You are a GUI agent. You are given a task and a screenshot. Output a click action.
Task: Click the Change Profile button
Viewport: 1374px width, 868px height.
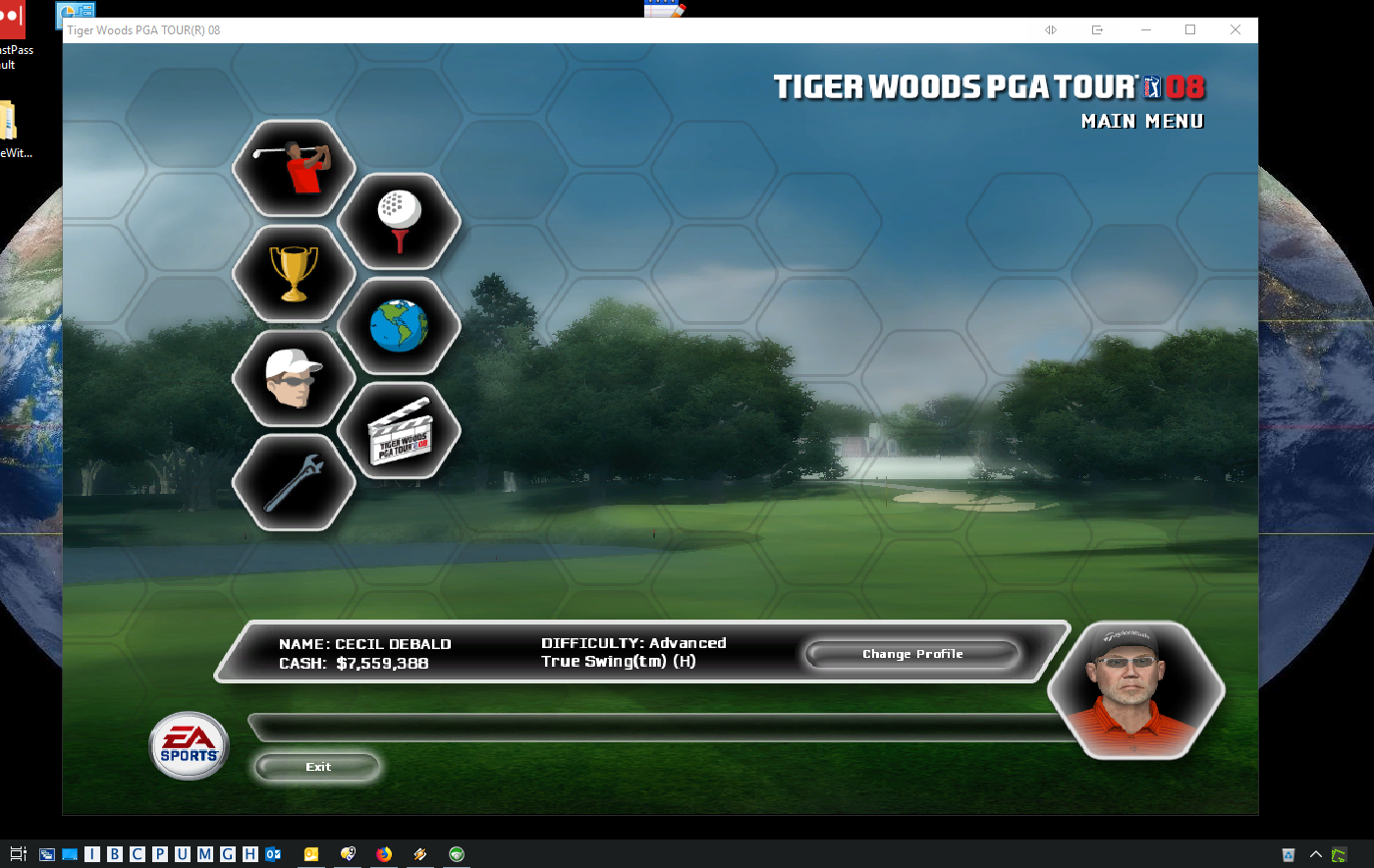click(912, 654)
